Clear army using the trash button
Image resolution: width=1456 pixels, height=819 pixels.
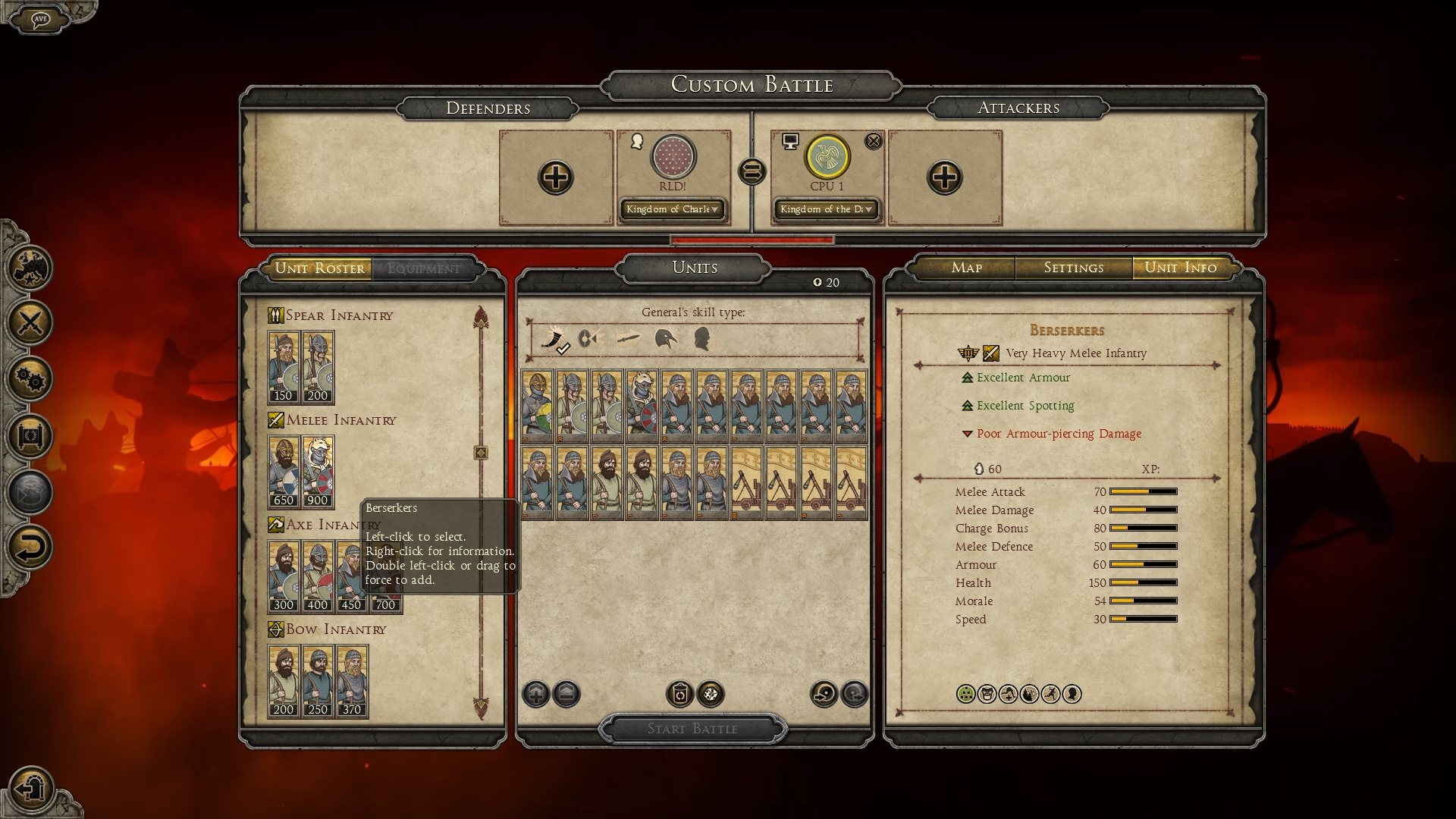tap(679, 694)
